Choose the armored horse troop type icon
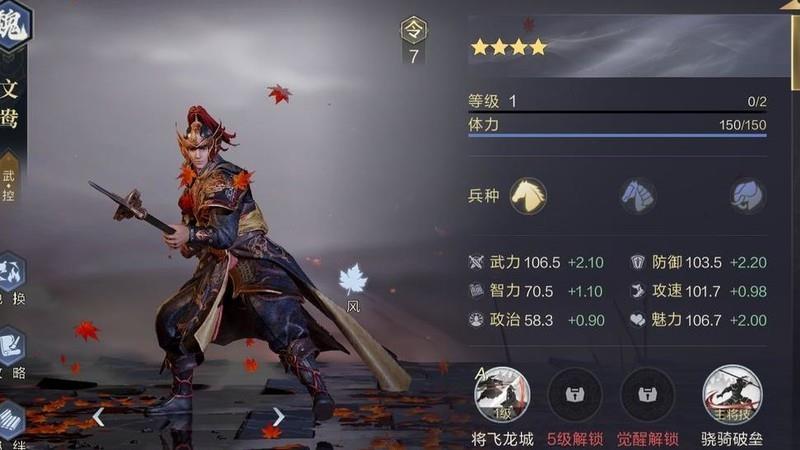Image resolution: width=800 pixels, height=450 pixels. [637, 195]
